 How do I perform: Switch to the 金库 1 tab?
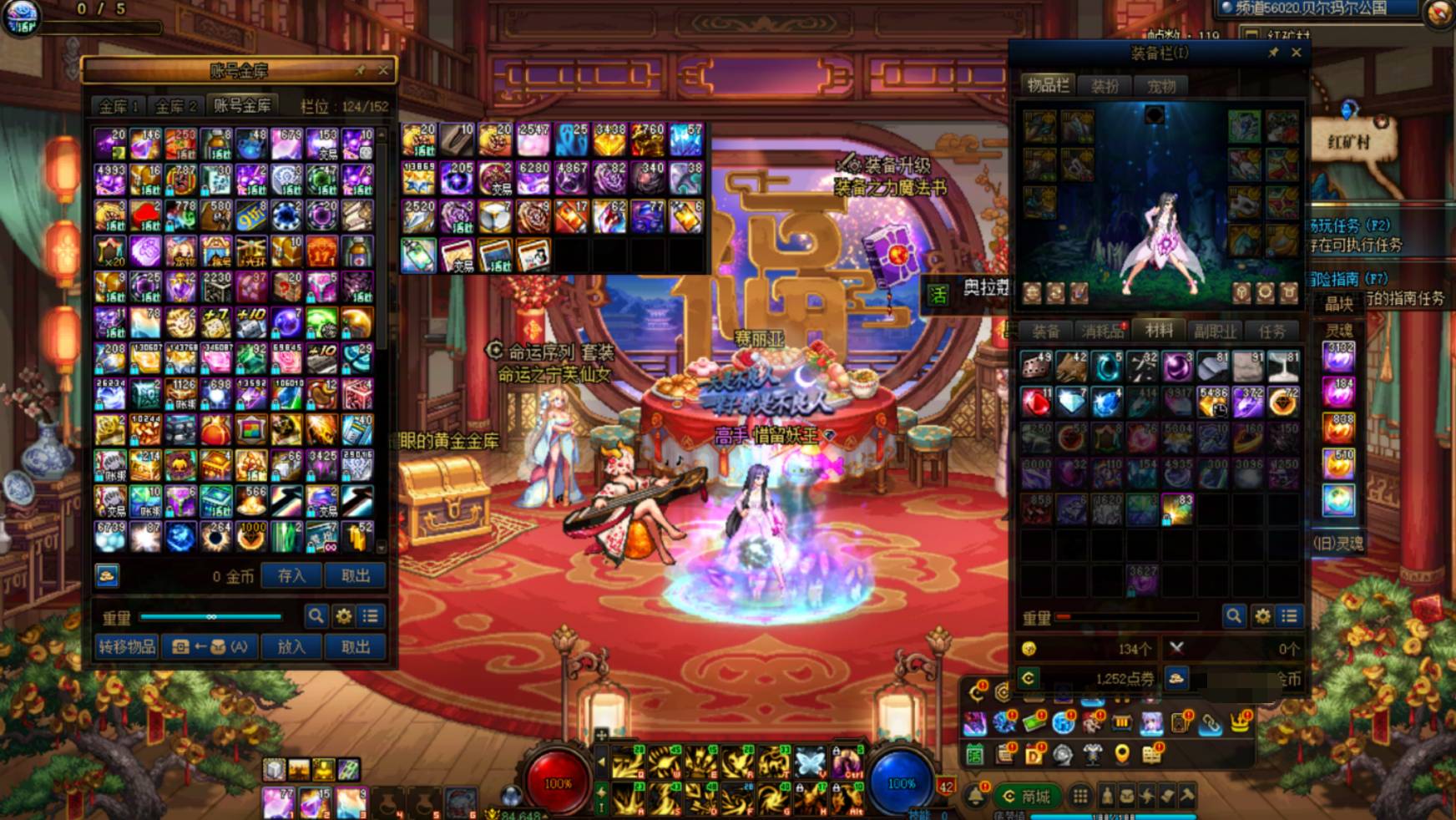tap(118, 106)
